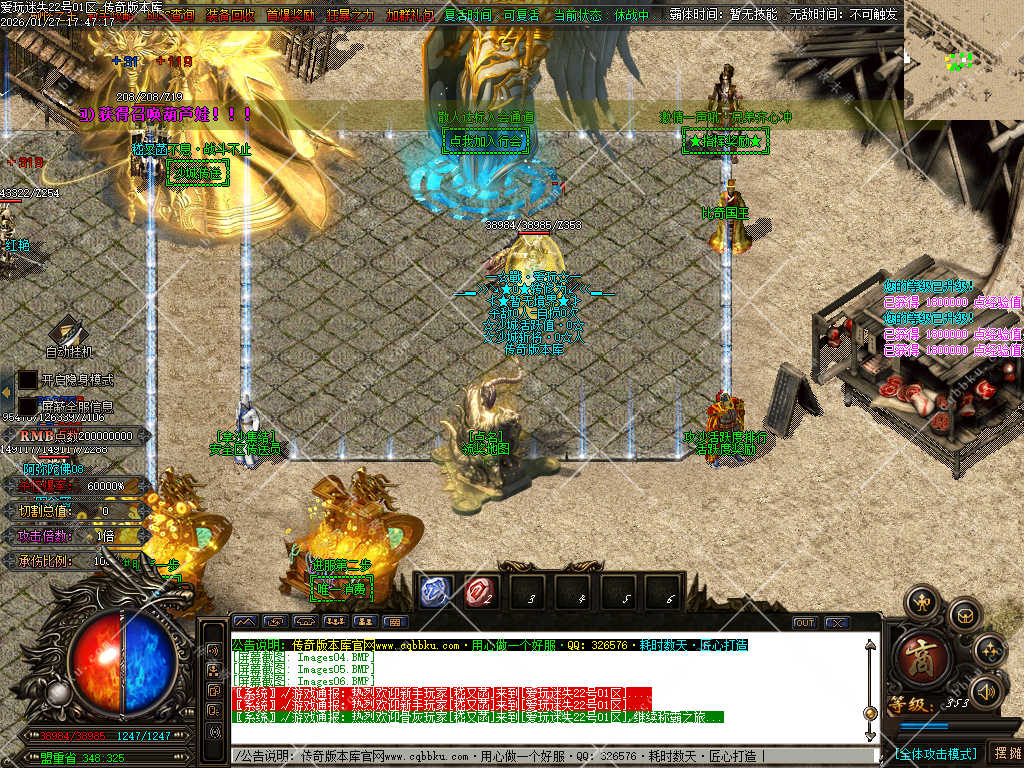Use the blue potion in hotbar slot 1

click(x=435, y=591)
